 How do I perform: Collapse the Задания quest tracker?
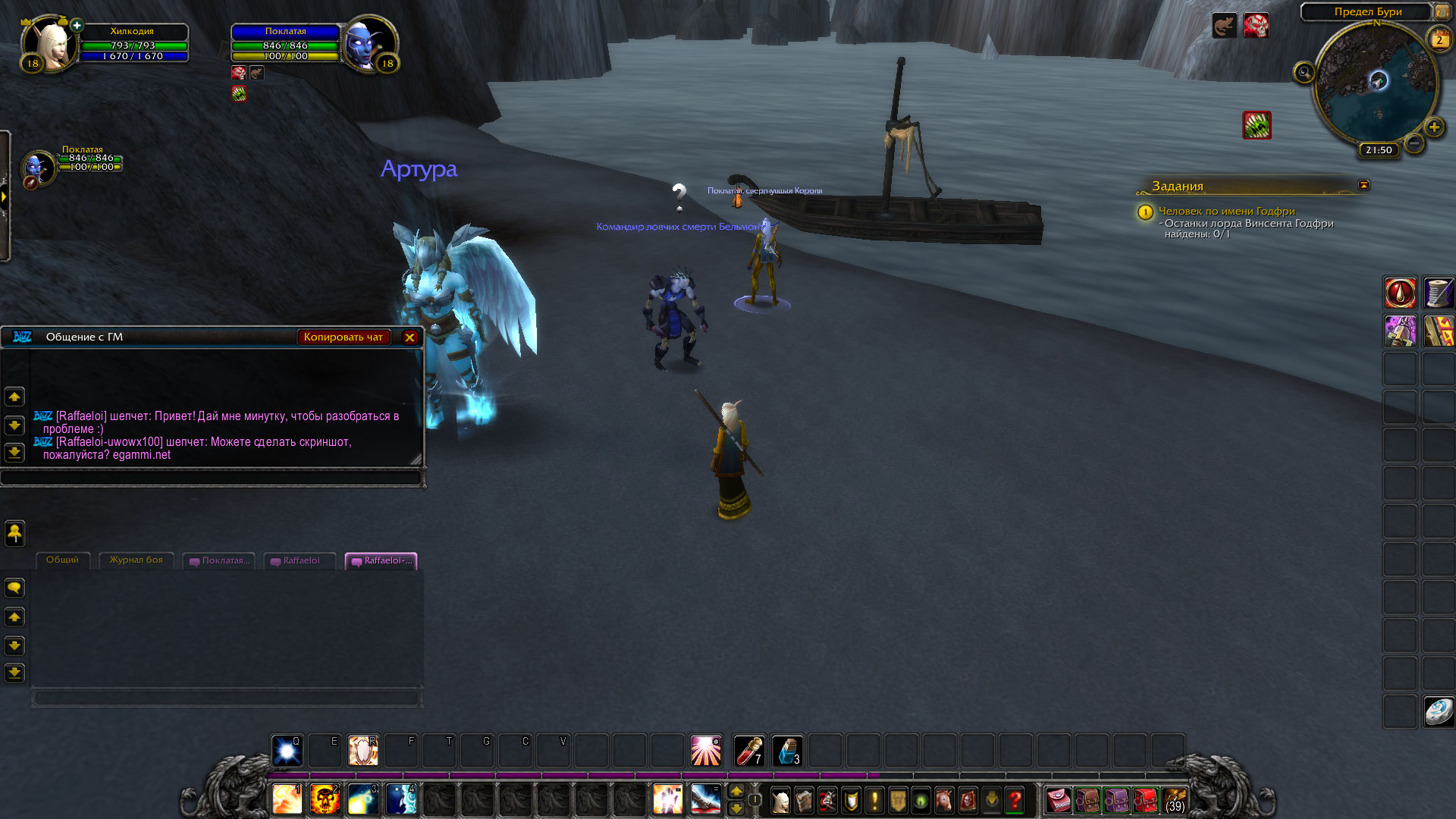tap(1363, 185)
